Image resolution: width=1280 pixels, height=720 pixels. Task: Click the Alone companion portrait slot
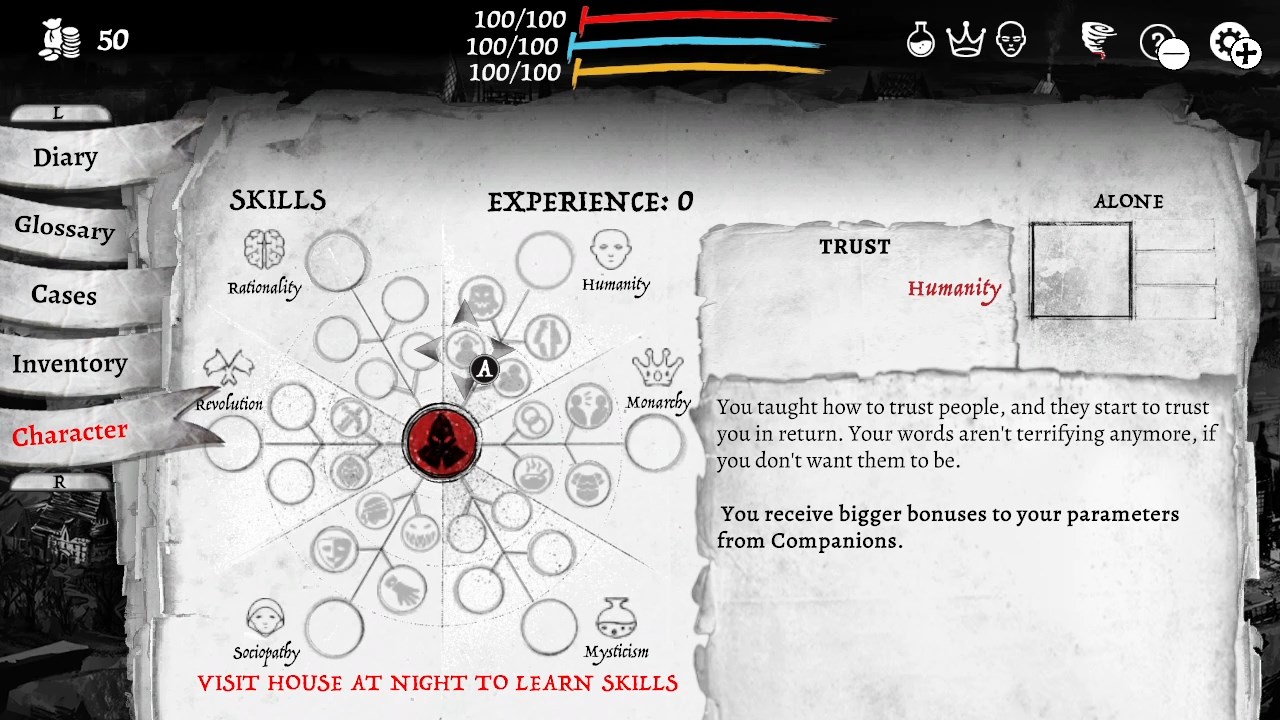(x=1079, y=270)
